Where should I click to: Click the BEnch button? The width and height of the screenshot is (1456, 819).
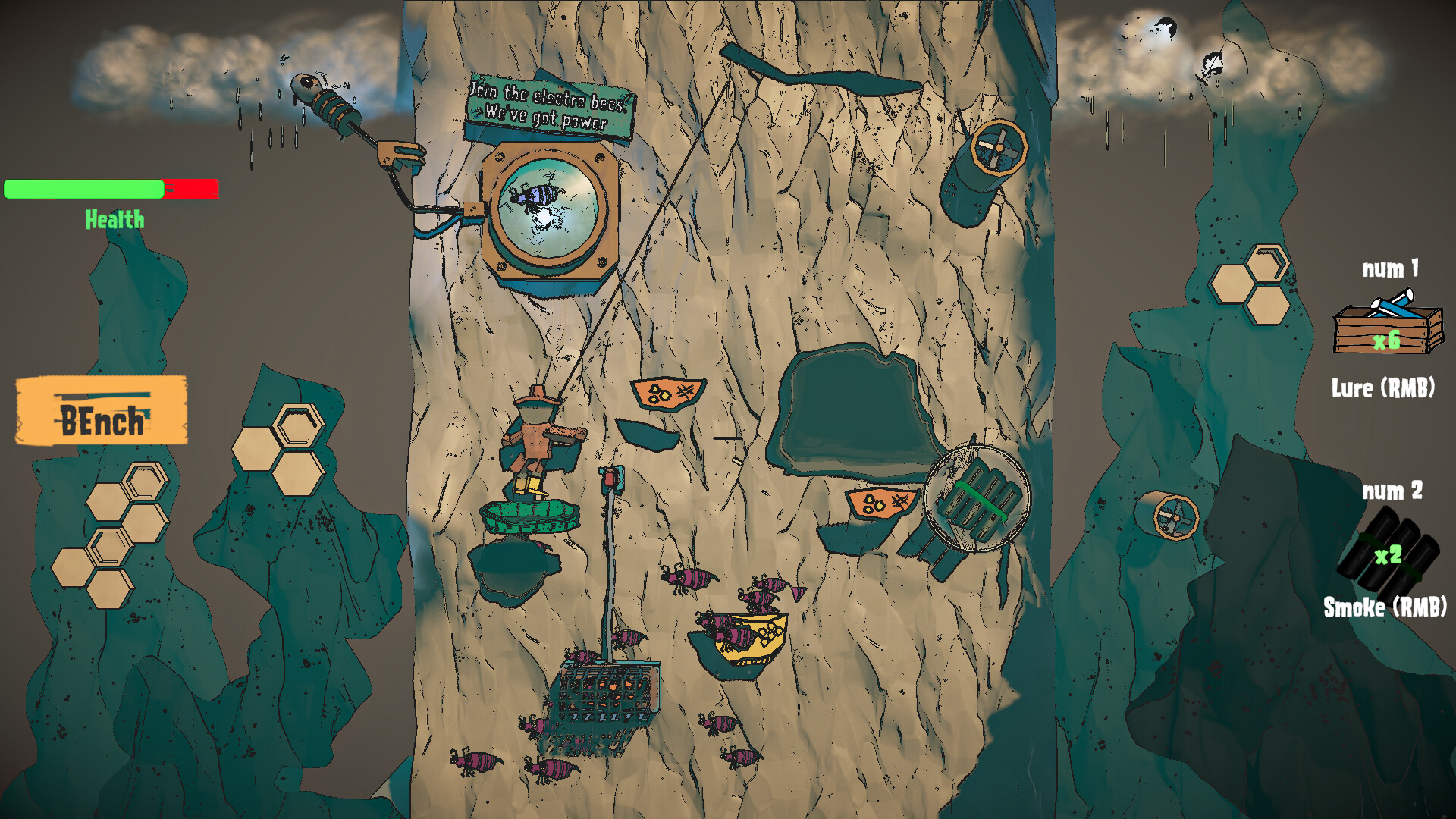99,409
